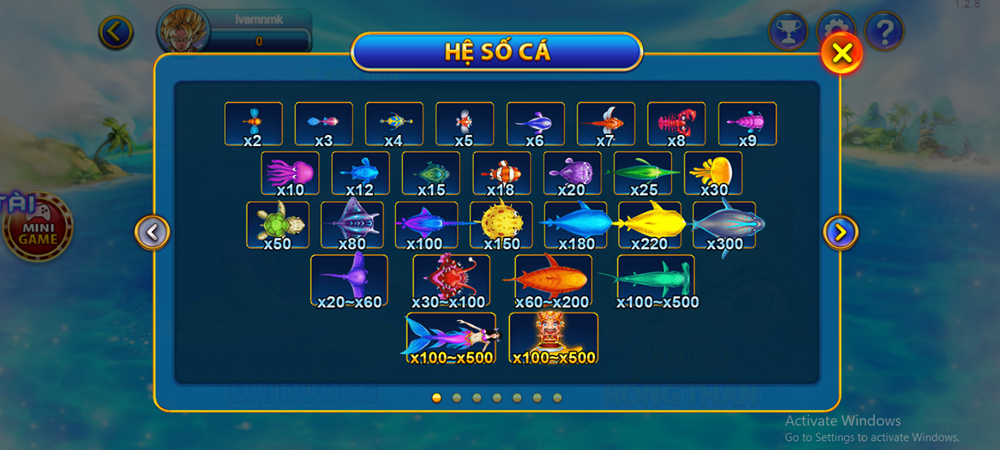
Task: Click the player avatar portrait
Action: 183,32
